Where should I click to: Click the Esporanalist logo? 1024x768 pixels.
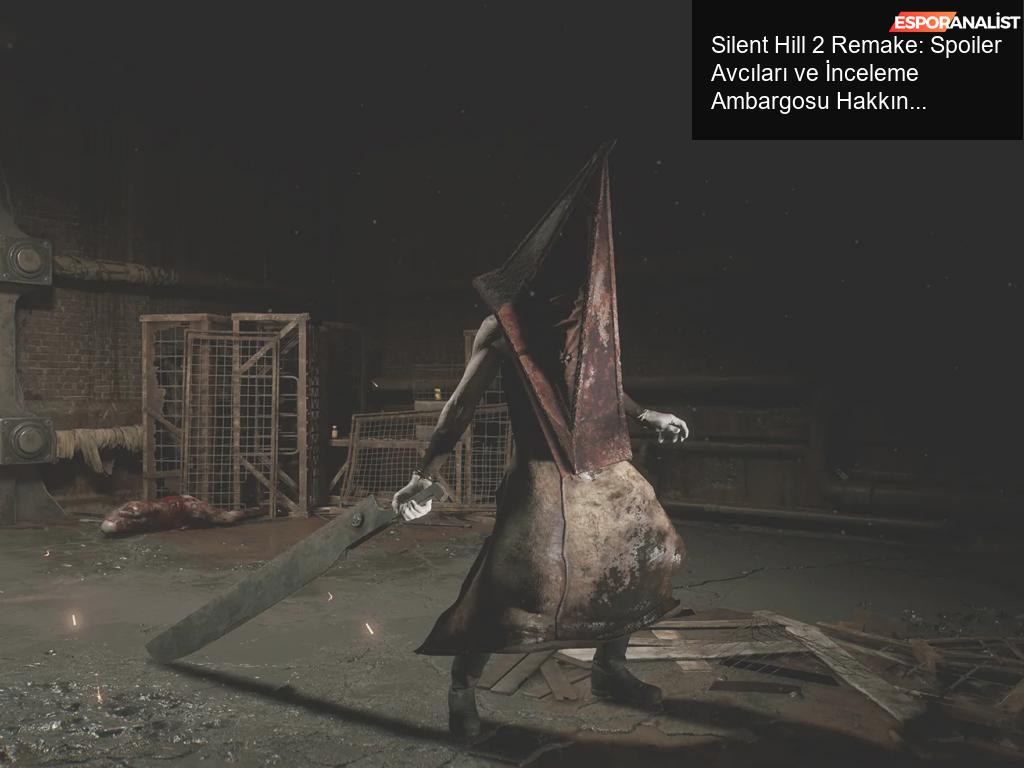pos(955,21)
